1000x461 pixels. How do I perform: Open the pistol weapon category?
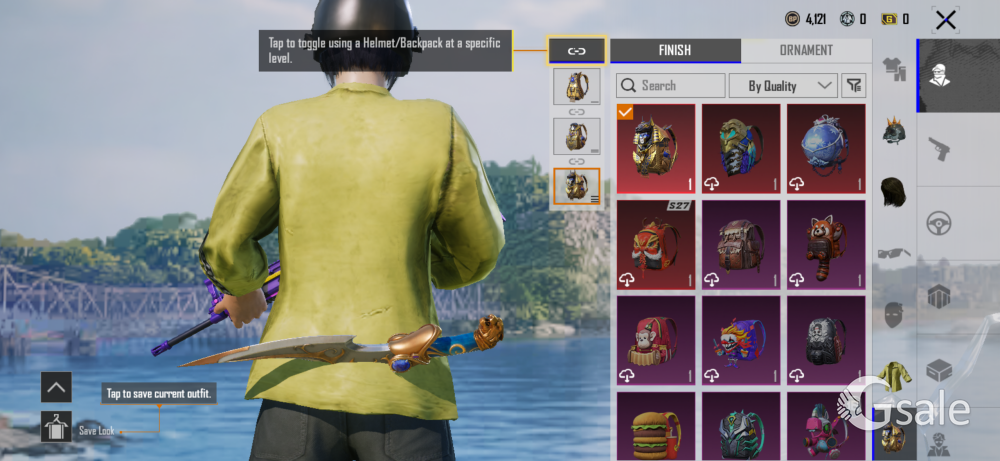(939, 150)
